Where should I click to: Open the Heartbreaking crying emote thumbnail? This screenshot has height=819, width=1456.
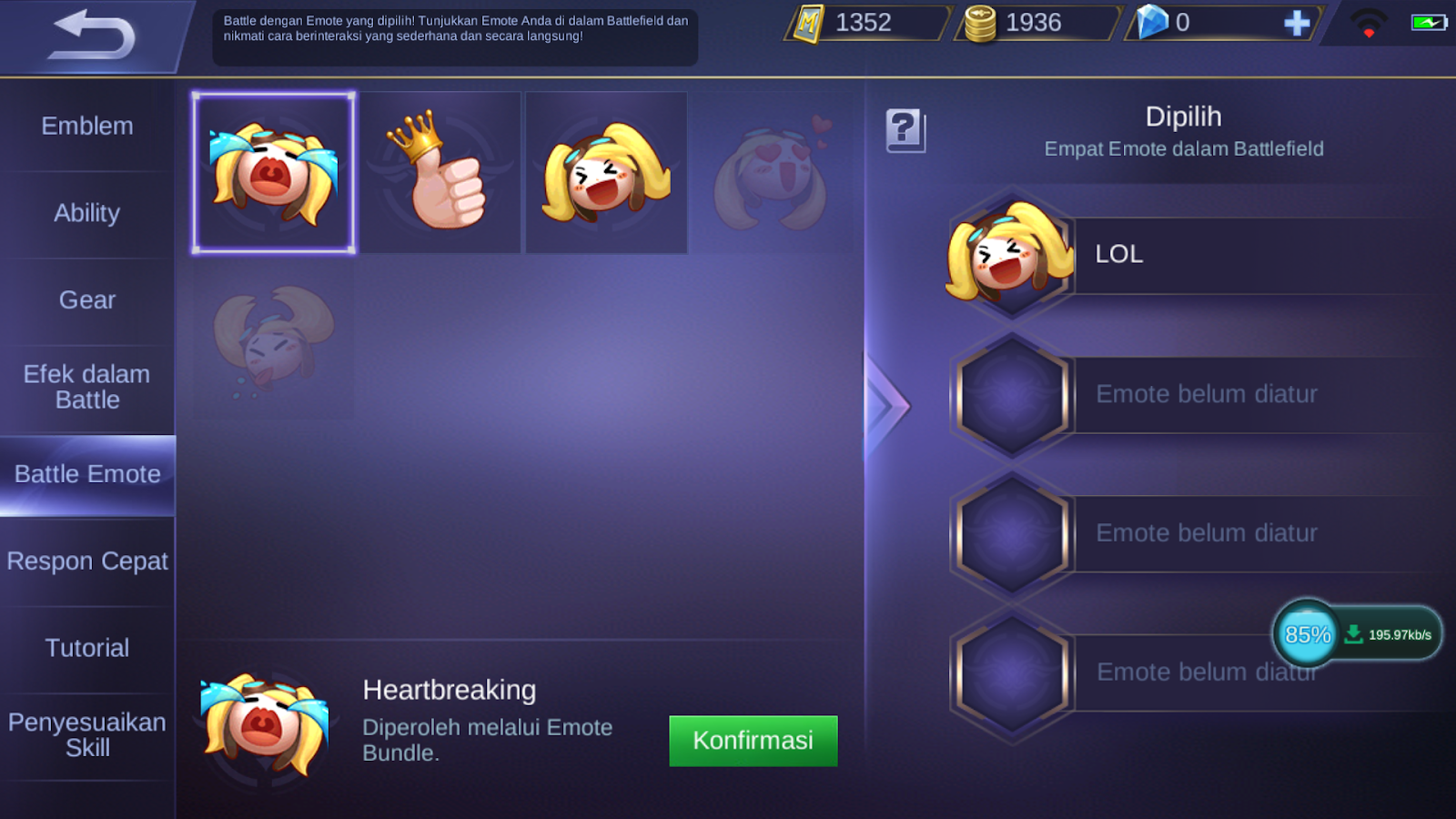[272, 171]
